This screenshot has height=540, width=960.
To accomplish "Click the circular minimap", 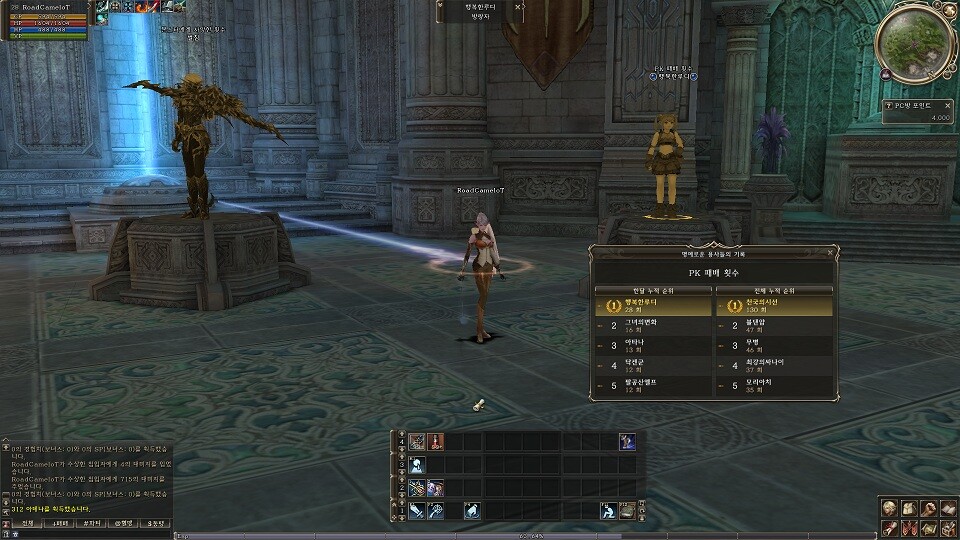I will coord(913,42).
